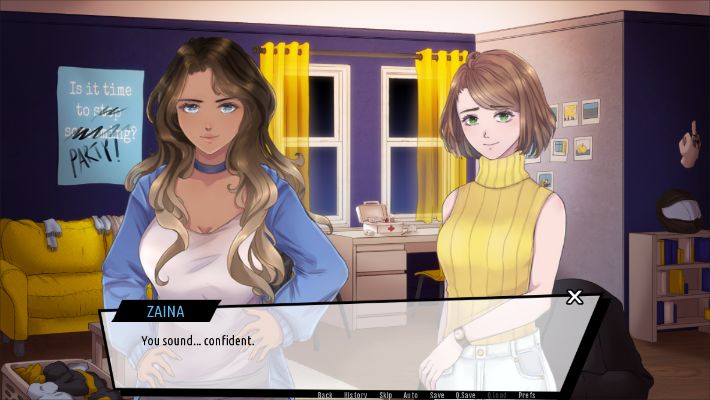The image size is (710, 400).
Task: Go back one line with Back
Action: tap(325, 395)
